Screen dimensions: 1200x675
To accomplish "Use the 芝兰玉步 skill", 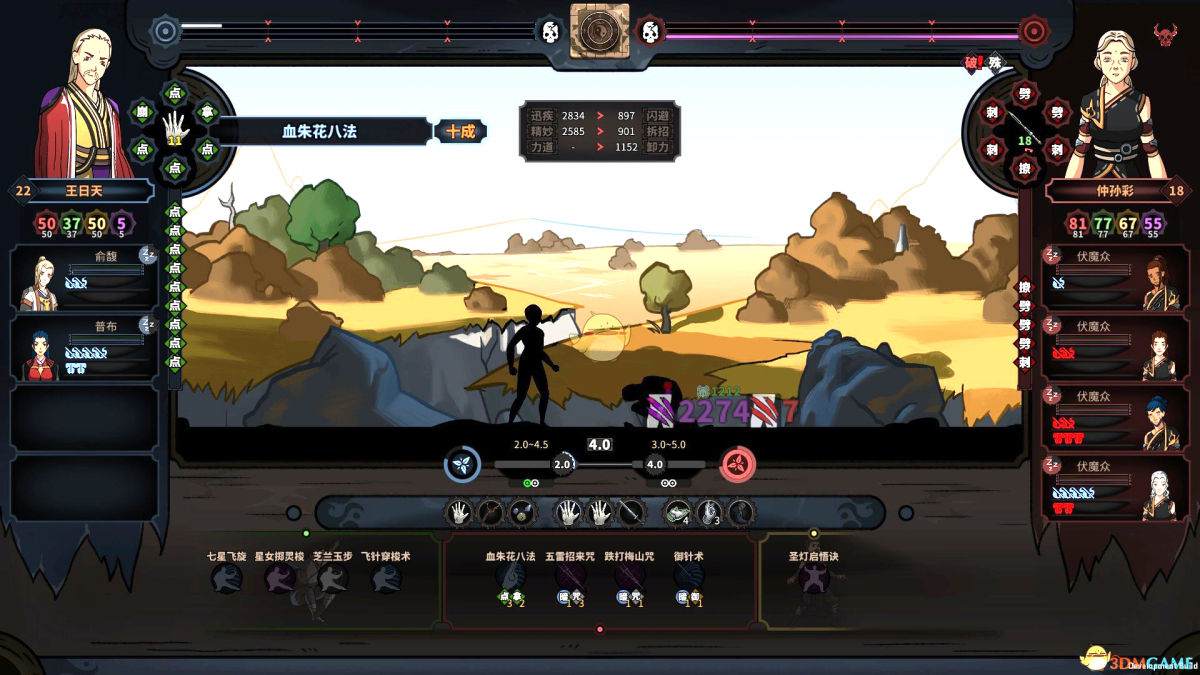I will 332,577.
